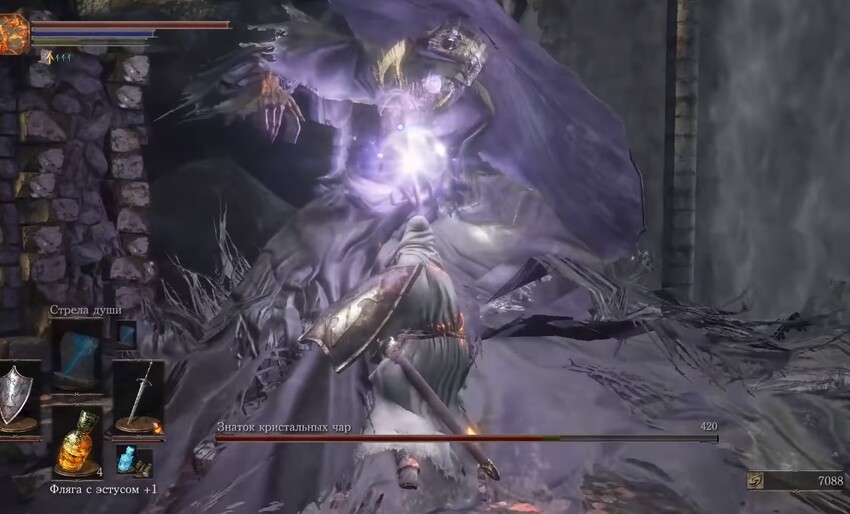Use the Estus Flask item slot
The image size is (850, 514).
pos(77,442)
